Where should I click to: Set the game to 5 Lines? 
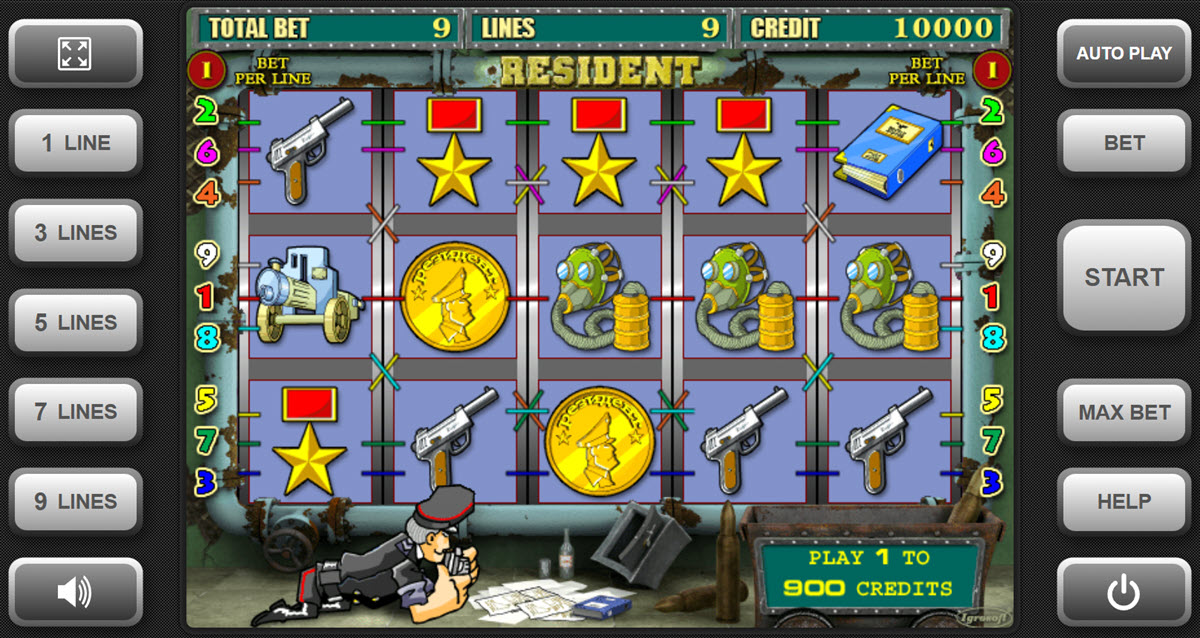75,323
